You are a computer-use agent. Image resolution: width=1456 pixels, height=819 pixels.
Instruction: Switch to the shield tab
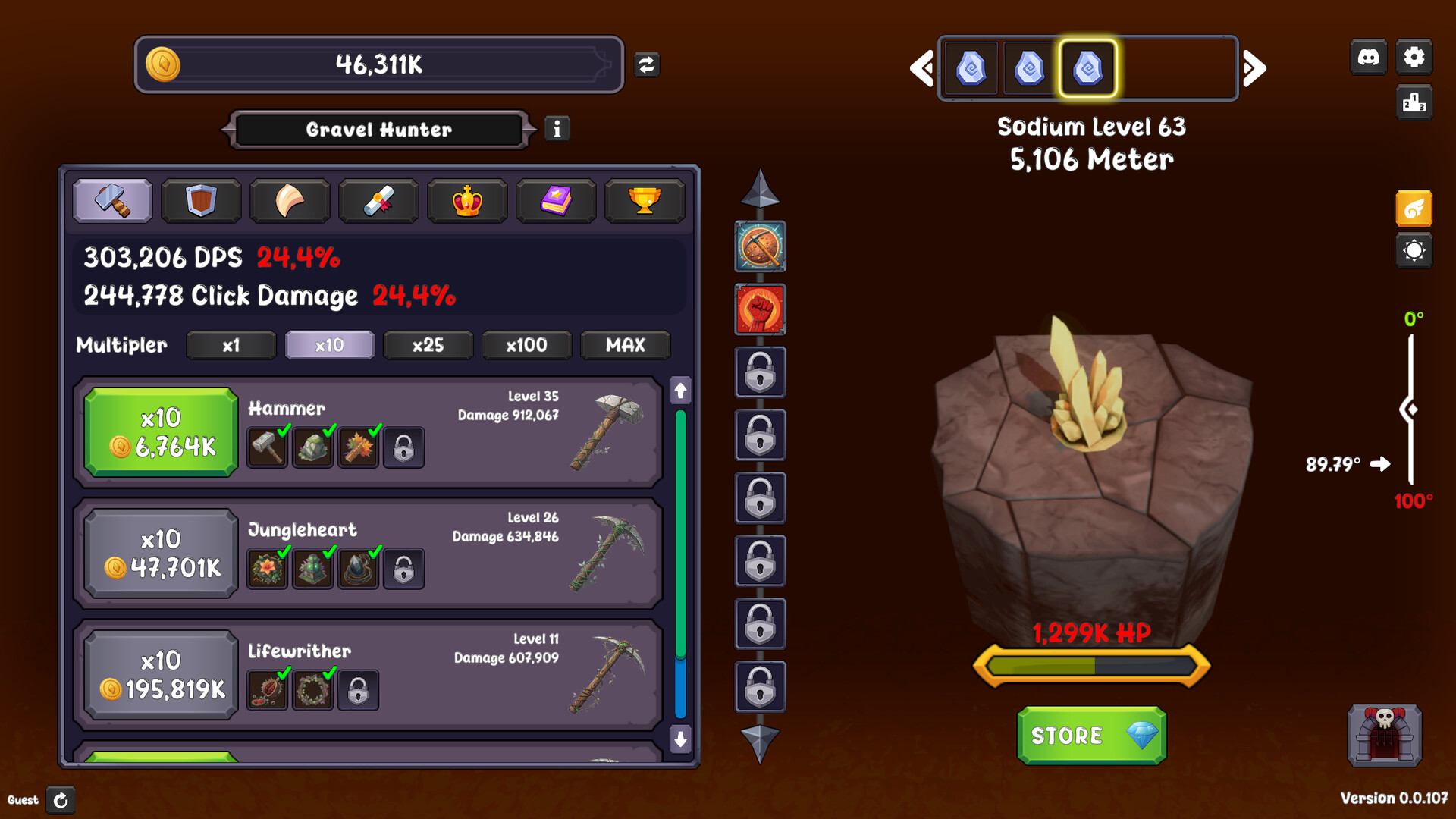[x=201, y=201]
